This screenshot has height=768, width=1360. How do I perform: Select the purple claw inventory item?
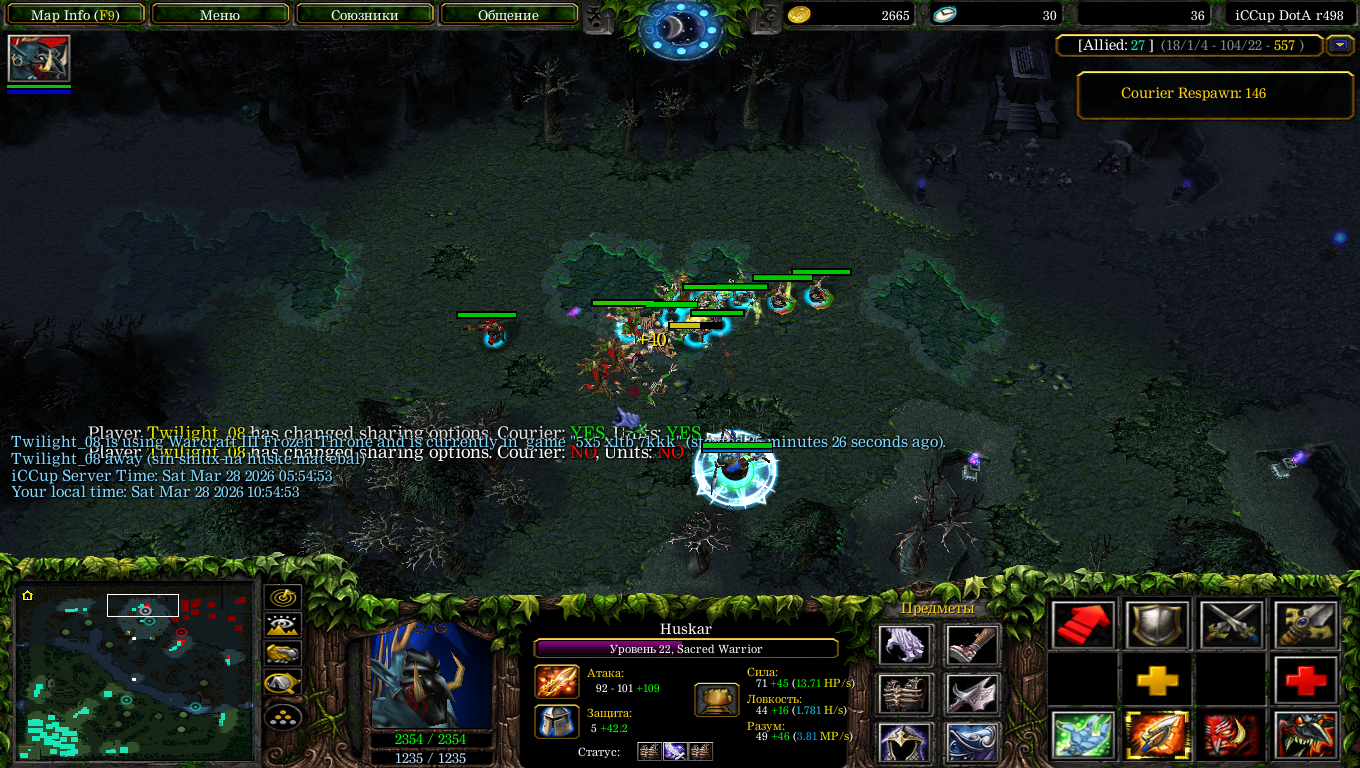tap(906, 645)
